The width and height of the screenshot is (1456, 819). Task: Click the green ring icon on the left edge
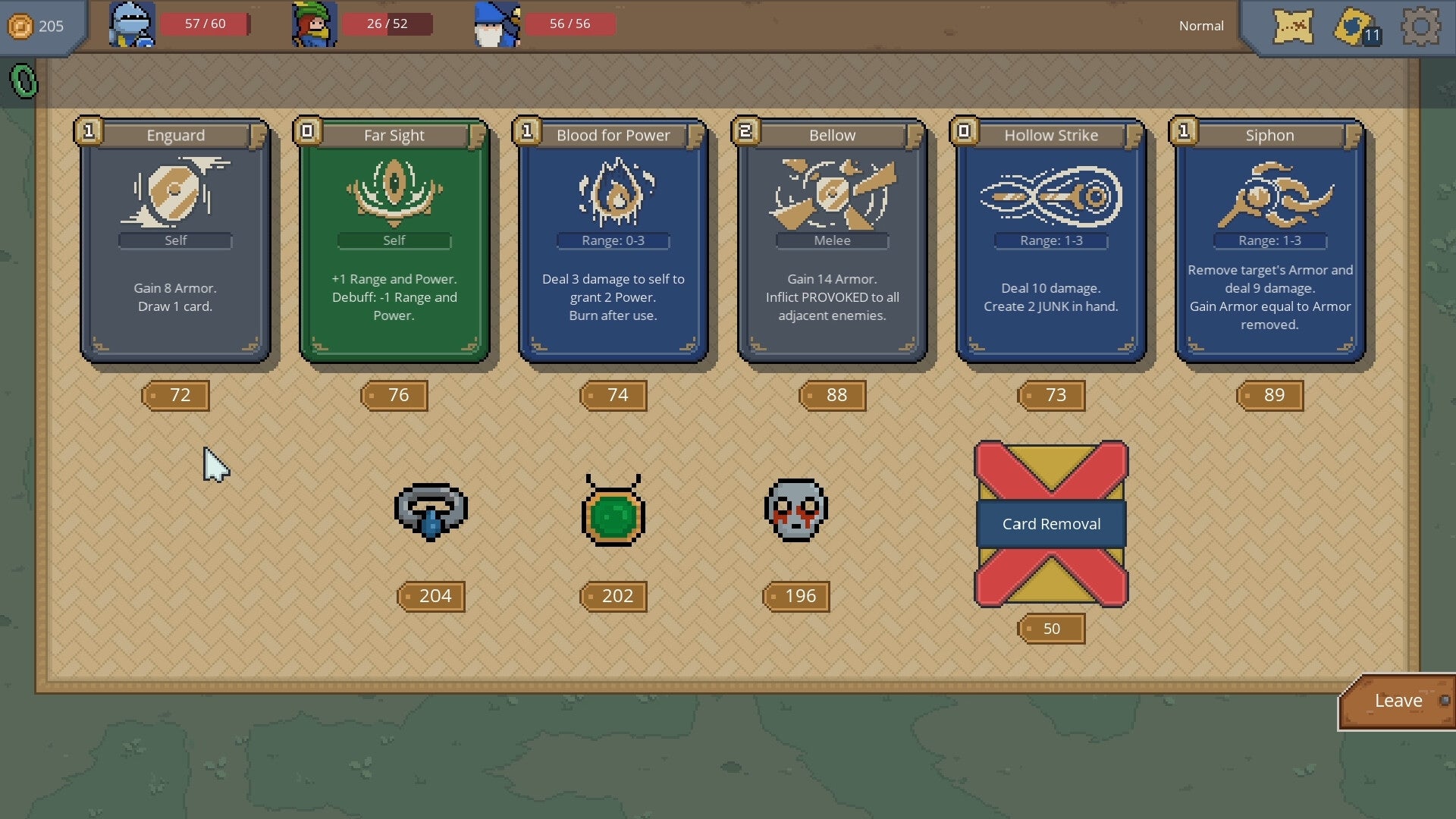click(23, 80)
